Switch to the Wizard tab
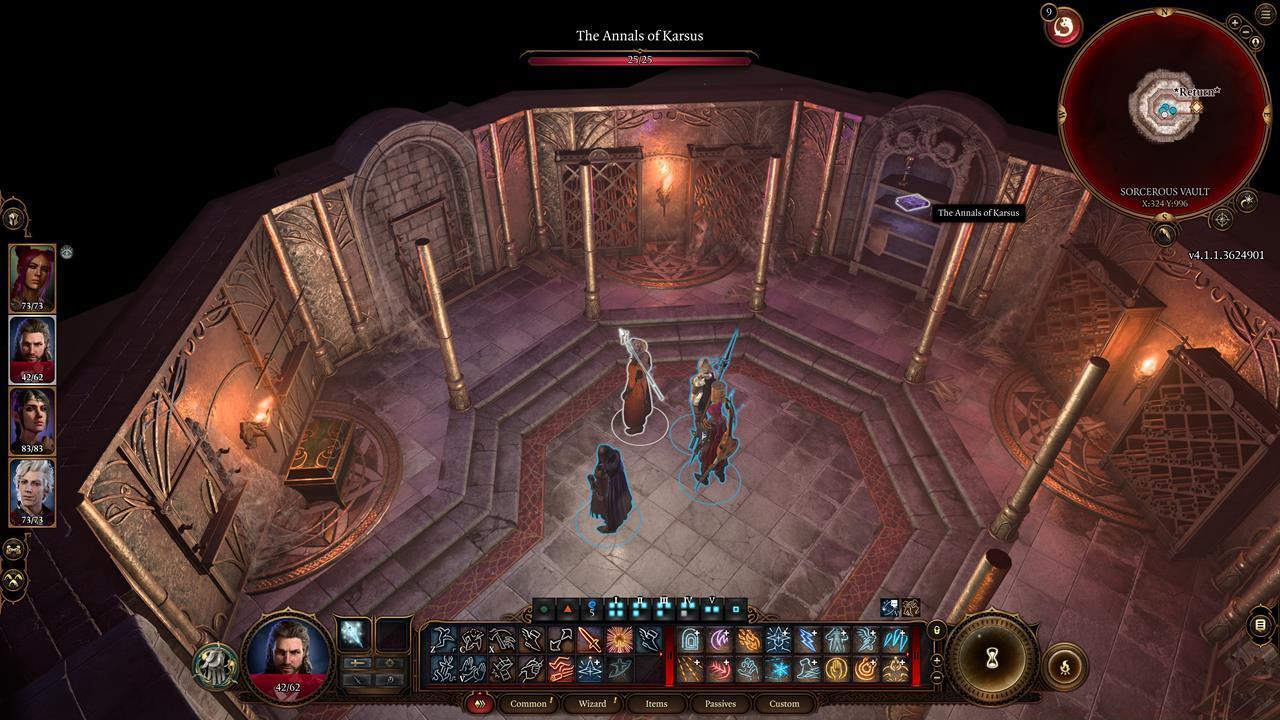The height and width of the screenshot is (720, 1280). coord(593,704)
